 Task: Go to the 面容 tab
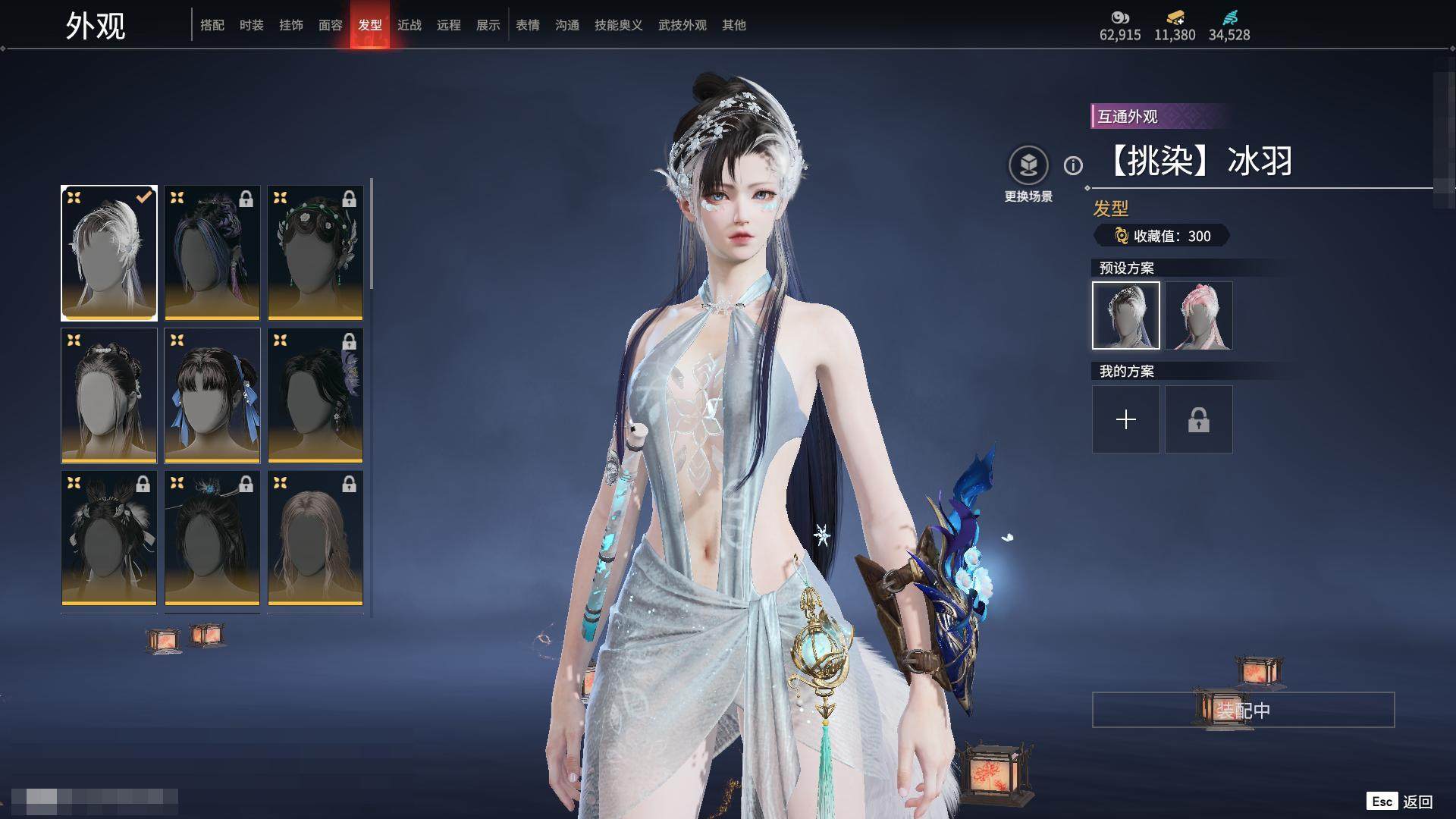click(x=331, y=25)
